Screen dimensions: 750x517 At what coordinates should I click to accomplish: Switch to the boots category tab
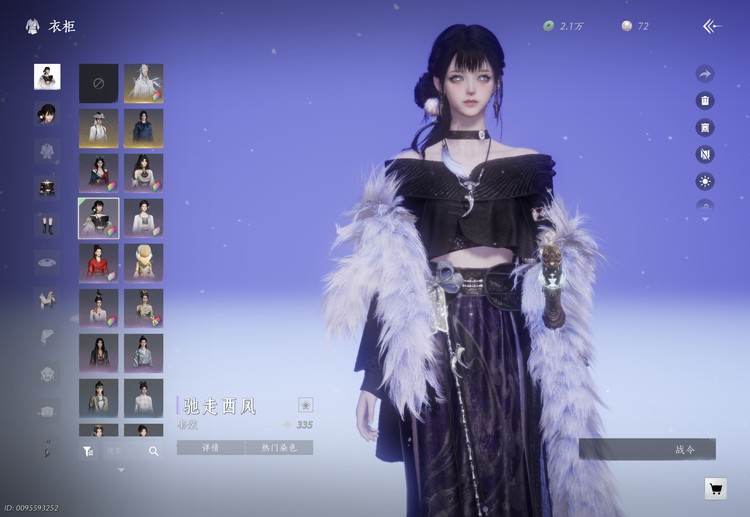[47, 224]
